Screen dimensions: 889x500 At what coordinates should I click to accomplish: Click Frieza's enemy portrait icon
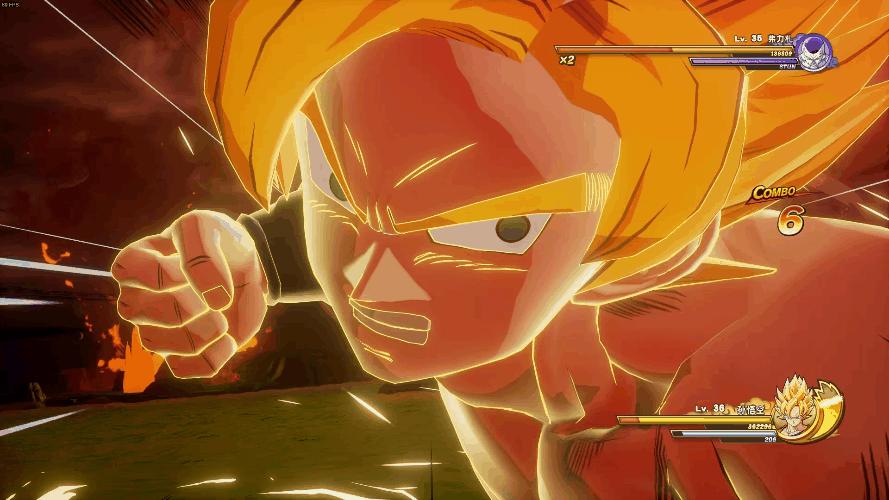[814, 52]
